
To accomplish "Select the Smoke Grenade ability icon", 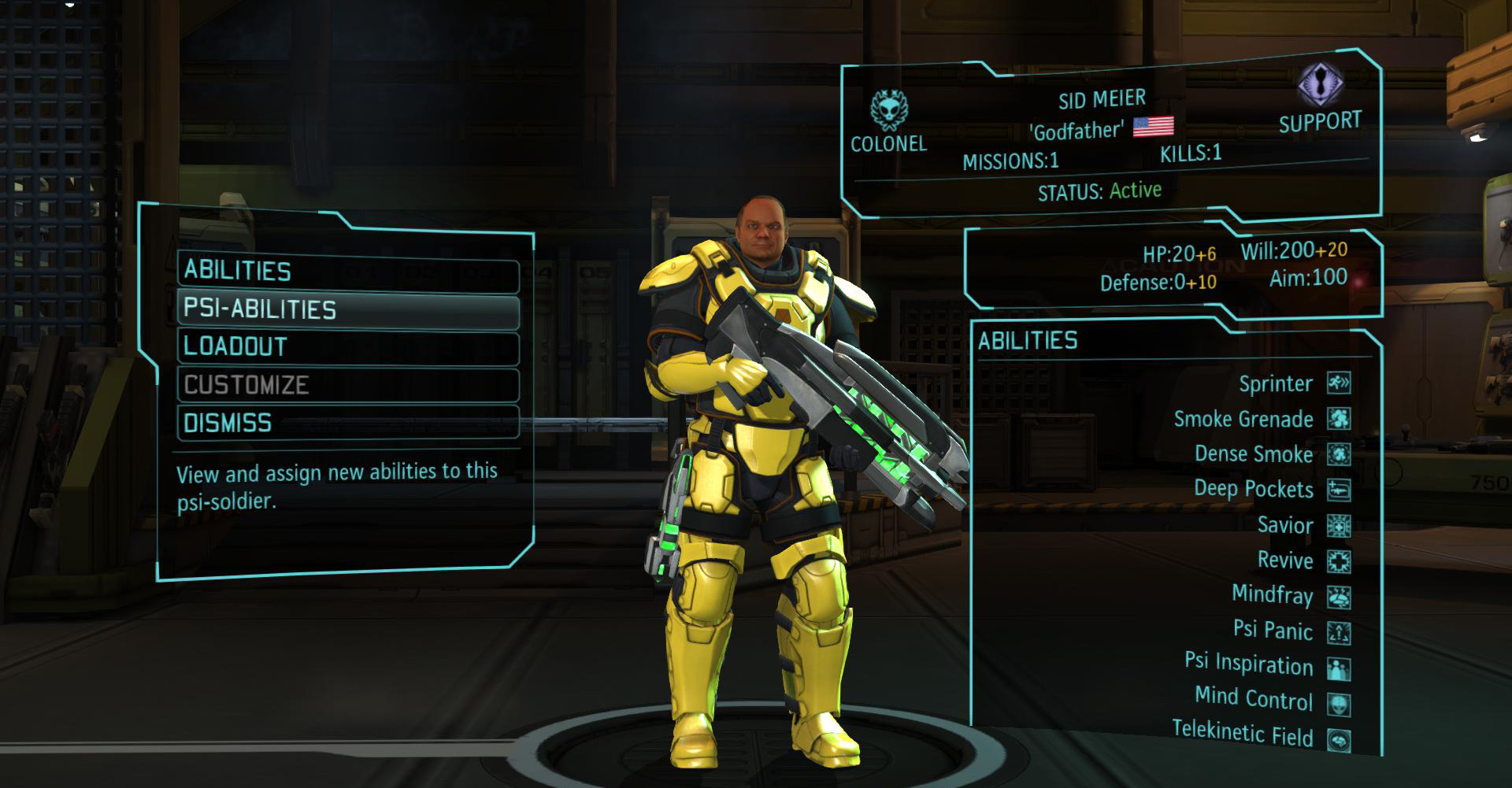I will [1338, 419].
